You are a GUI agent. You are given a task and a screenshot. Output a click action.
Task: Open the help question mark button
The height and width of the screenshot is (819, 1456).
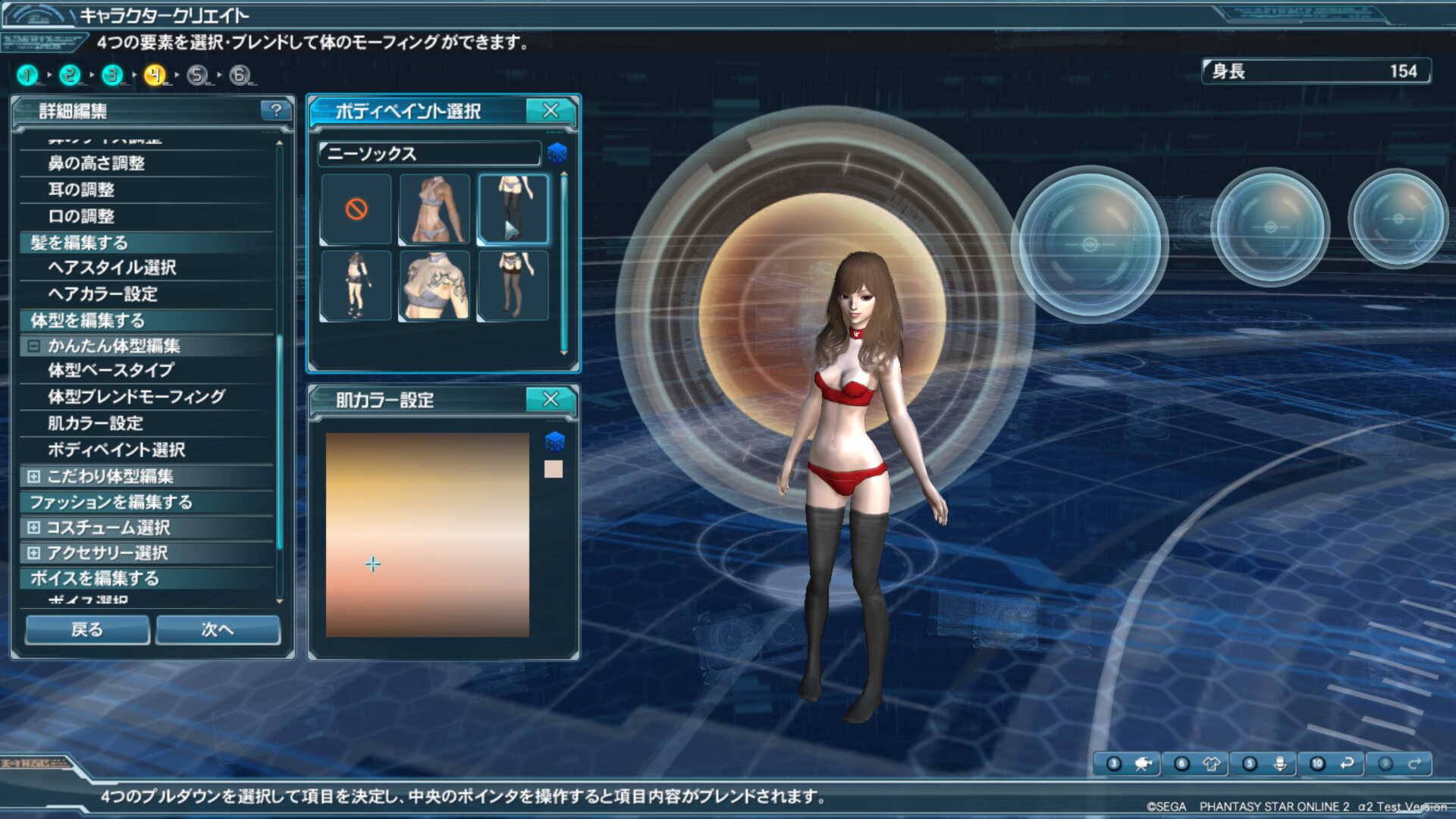tap(276, 111)
